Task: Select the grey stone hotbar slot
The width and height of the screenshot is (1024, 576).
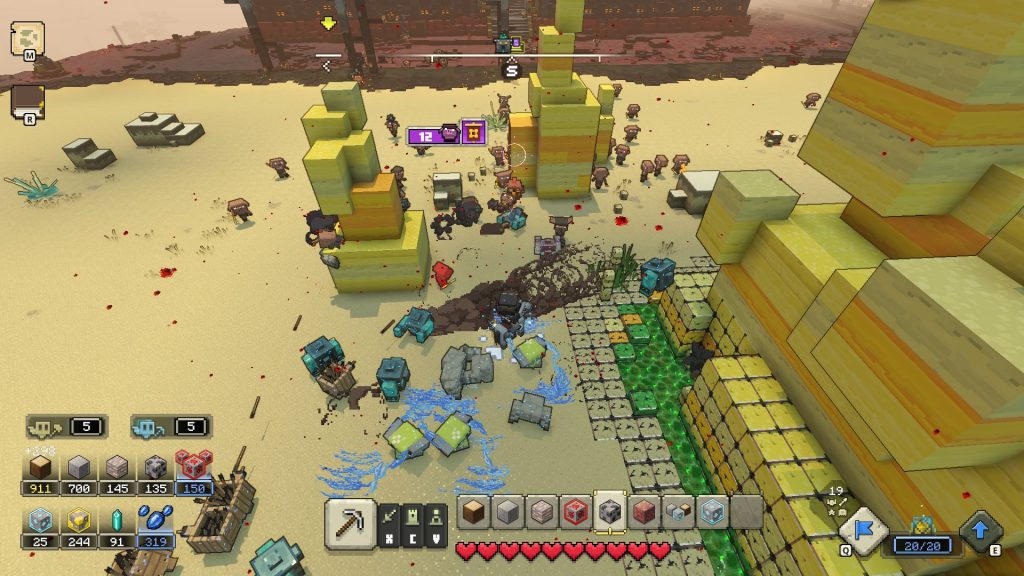Action: pyautogui.click(x=508, y=512)
